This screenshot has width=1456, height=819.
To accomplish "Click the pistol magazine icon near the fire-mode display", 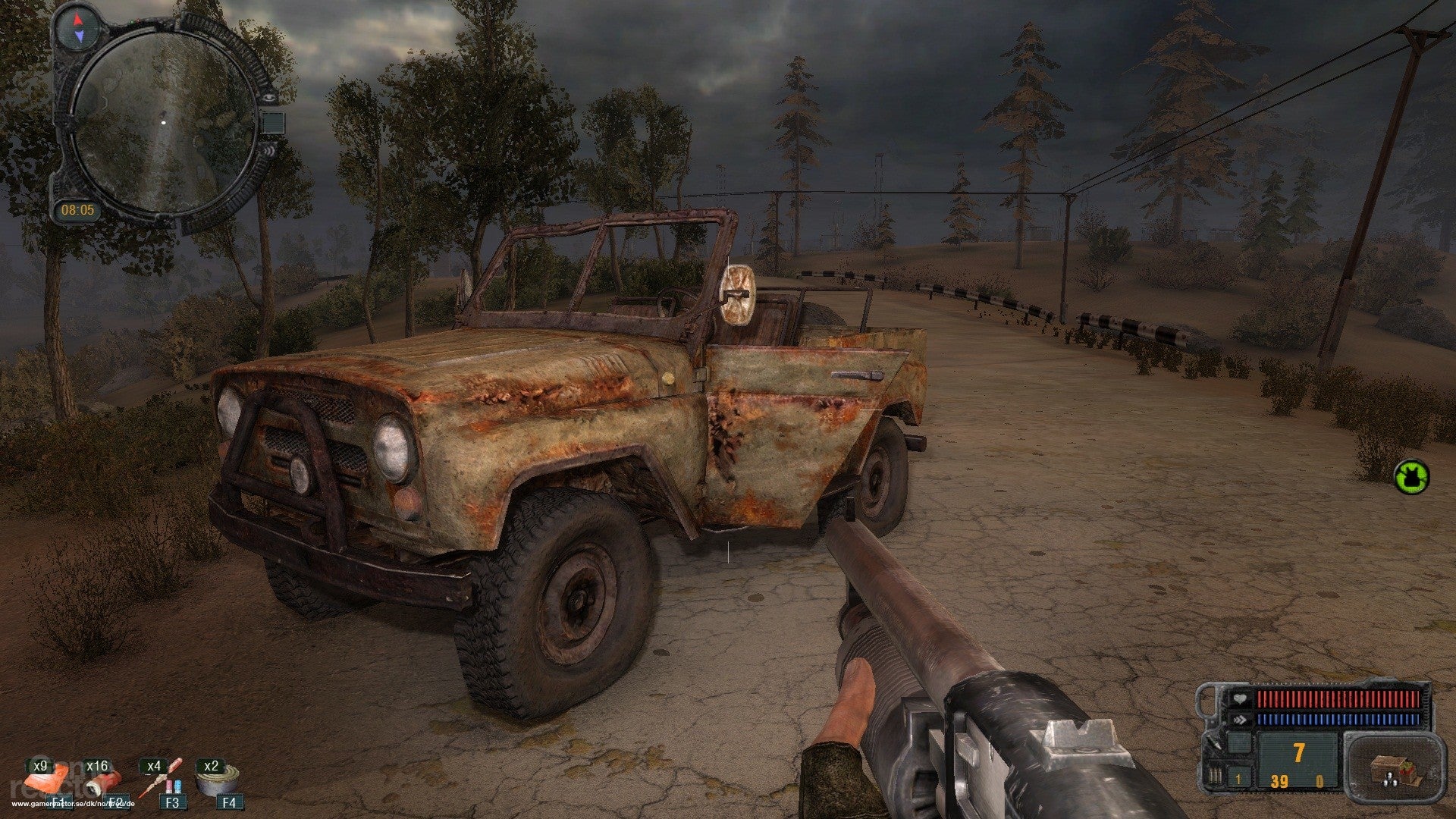I will (1239, 743).
